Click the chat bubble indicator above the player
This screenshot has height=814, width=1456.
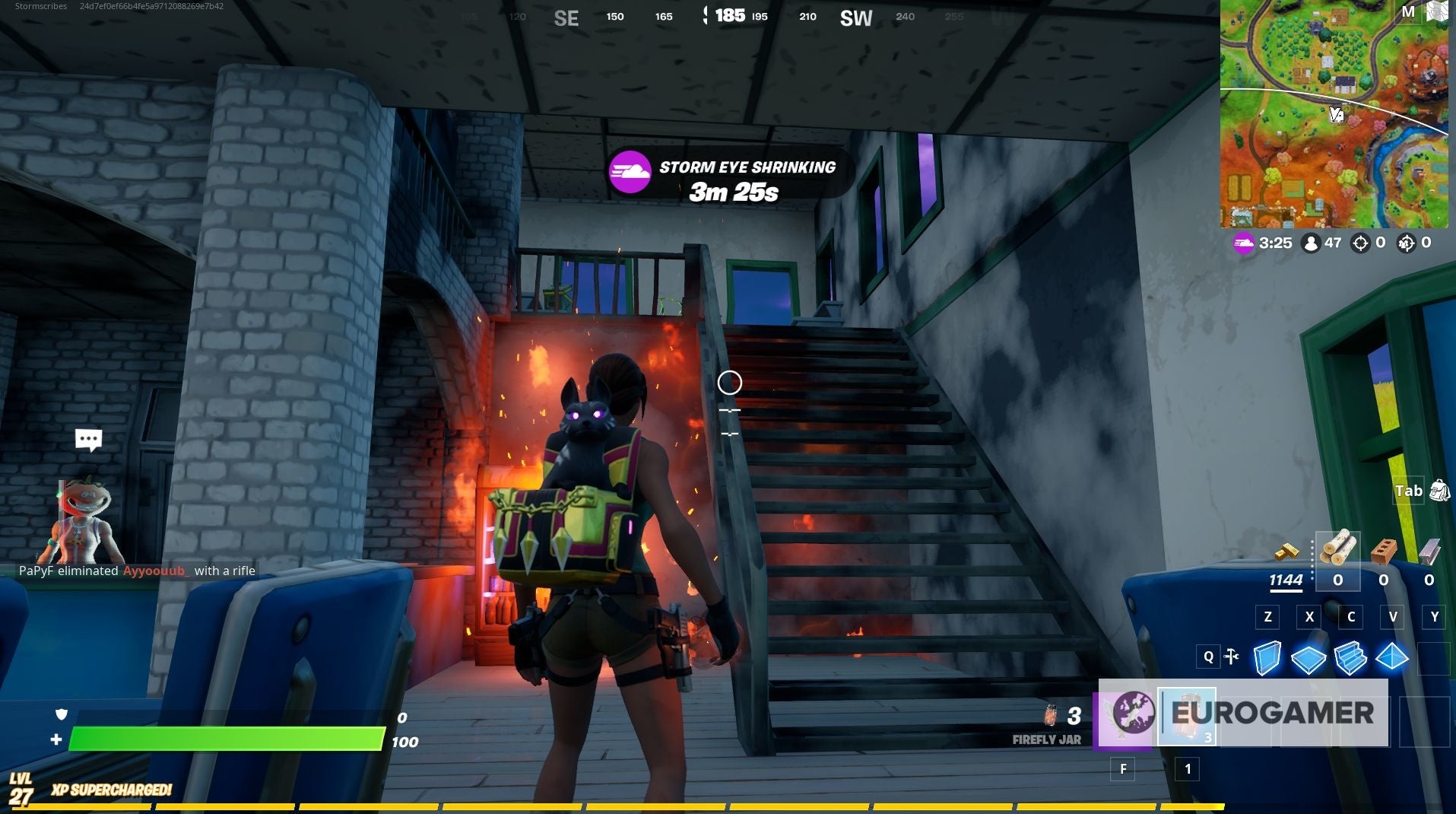[88, 437]
